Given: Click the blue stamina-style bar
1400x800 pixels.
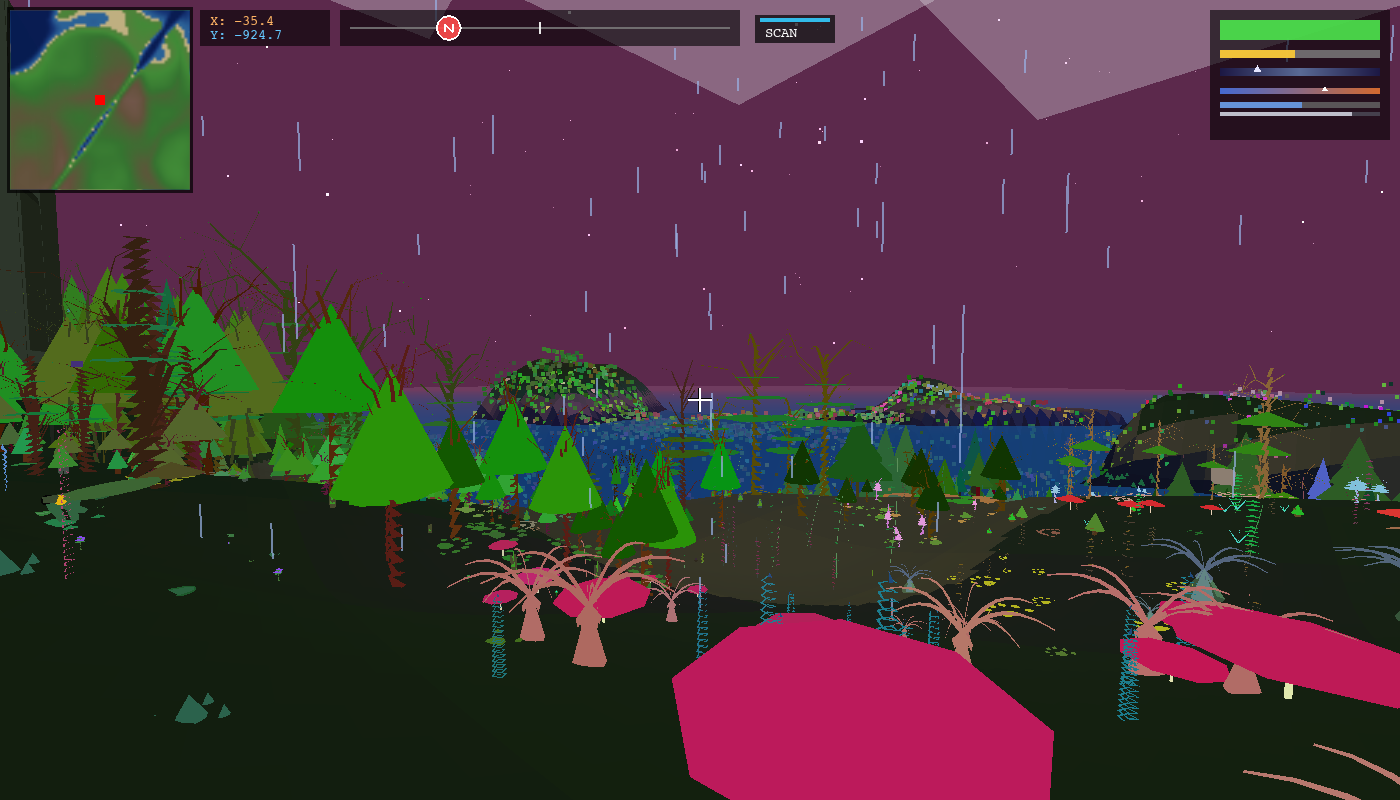Looking at the screenshot, I should tap(1260, 105).
